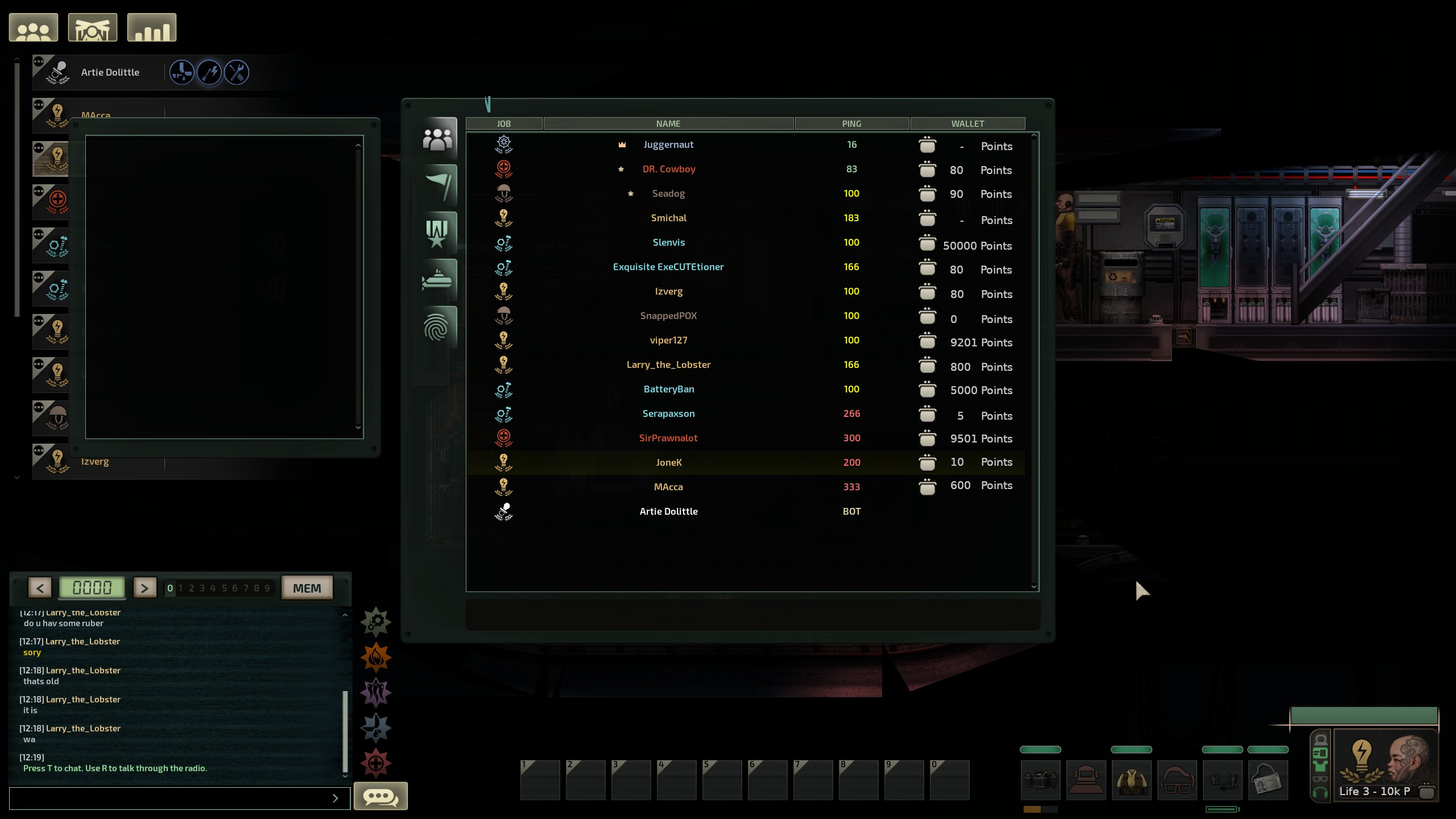
Task: Switch to the submarine tab
Action: click(438, 280)
